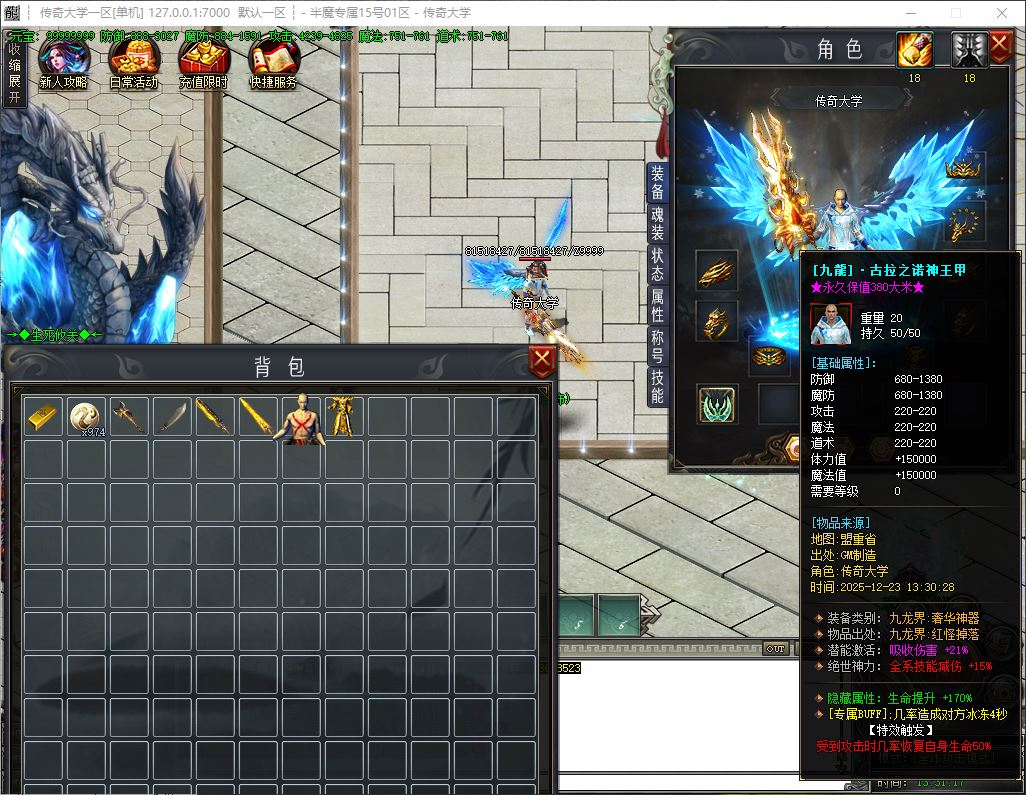The width and height of the screenshot is (1026, 795).
Task: Select the white orb stack of 974
Action: point(86,416)
